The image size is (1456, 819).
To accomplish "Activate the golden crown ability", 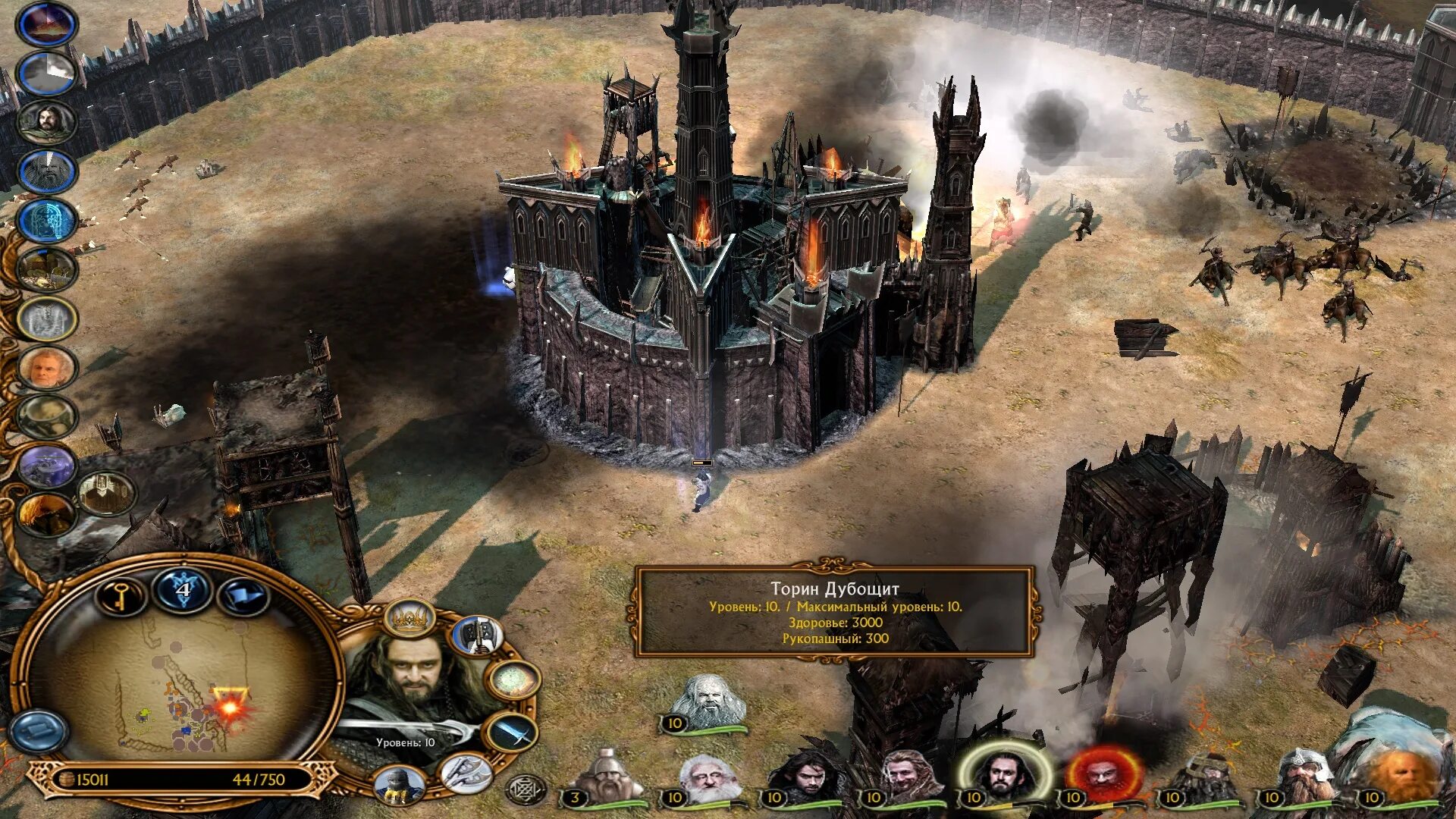I will point(409,620).
